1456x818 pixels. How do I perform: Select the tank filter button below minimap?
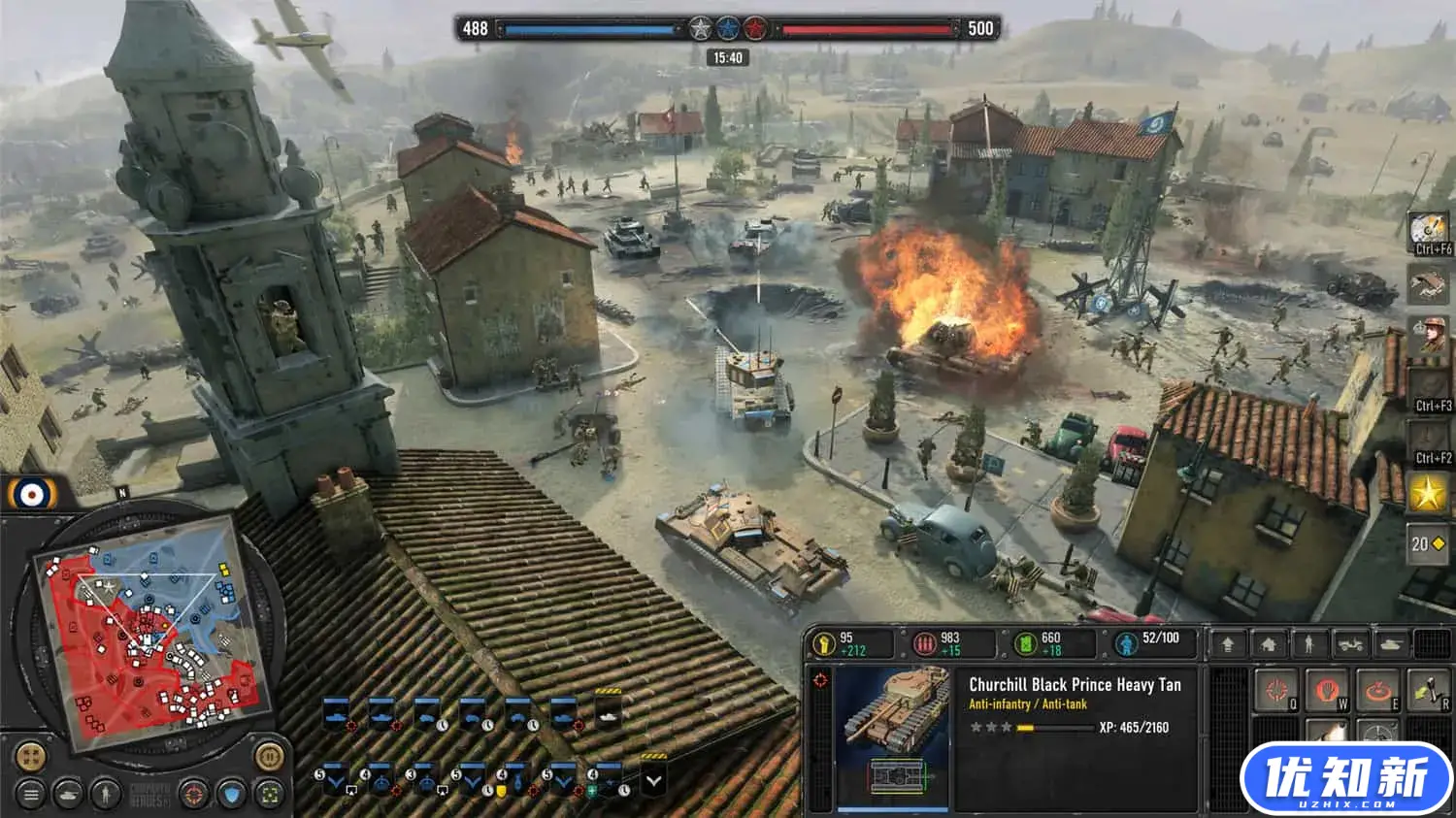(68, 795)
